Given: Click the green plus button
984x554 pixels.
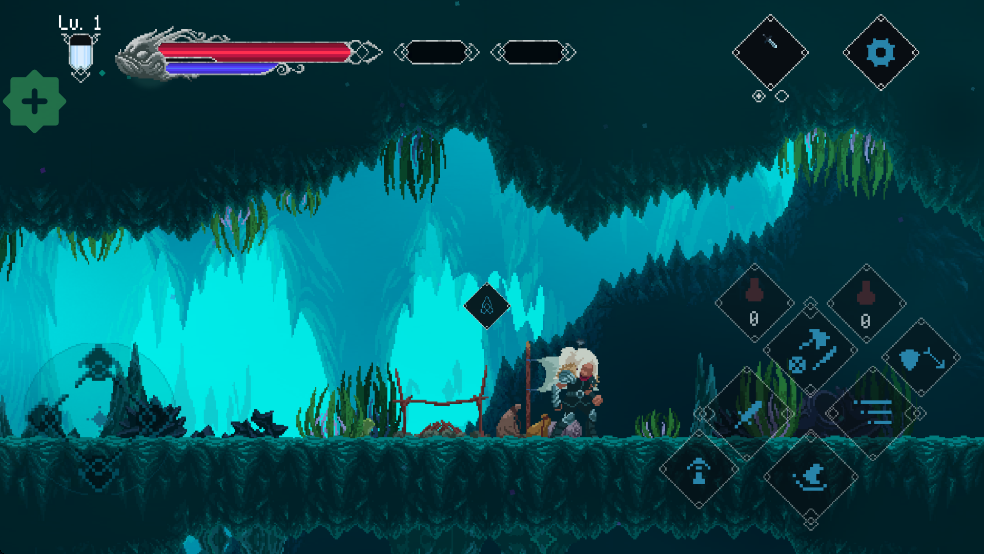Looking at the screenshot, I should coord(35,101).
